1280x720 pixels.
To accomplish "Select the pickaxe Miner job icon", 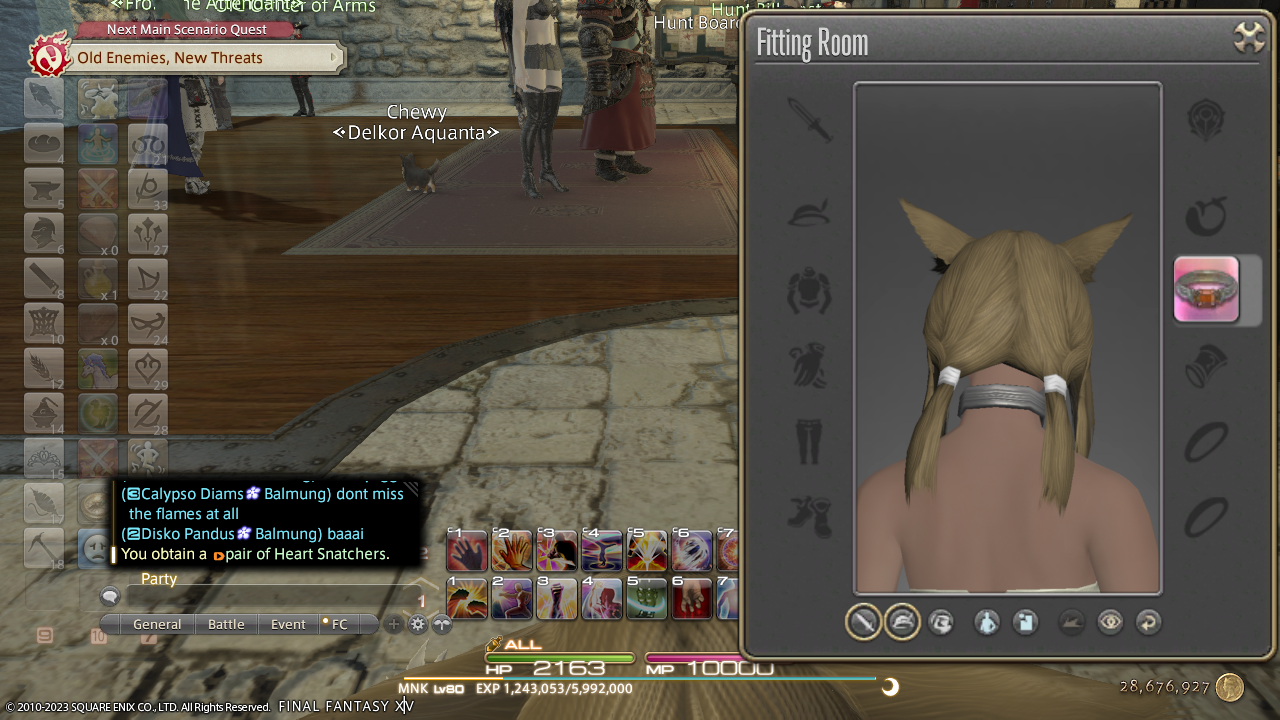I will [x=44, y=548].
